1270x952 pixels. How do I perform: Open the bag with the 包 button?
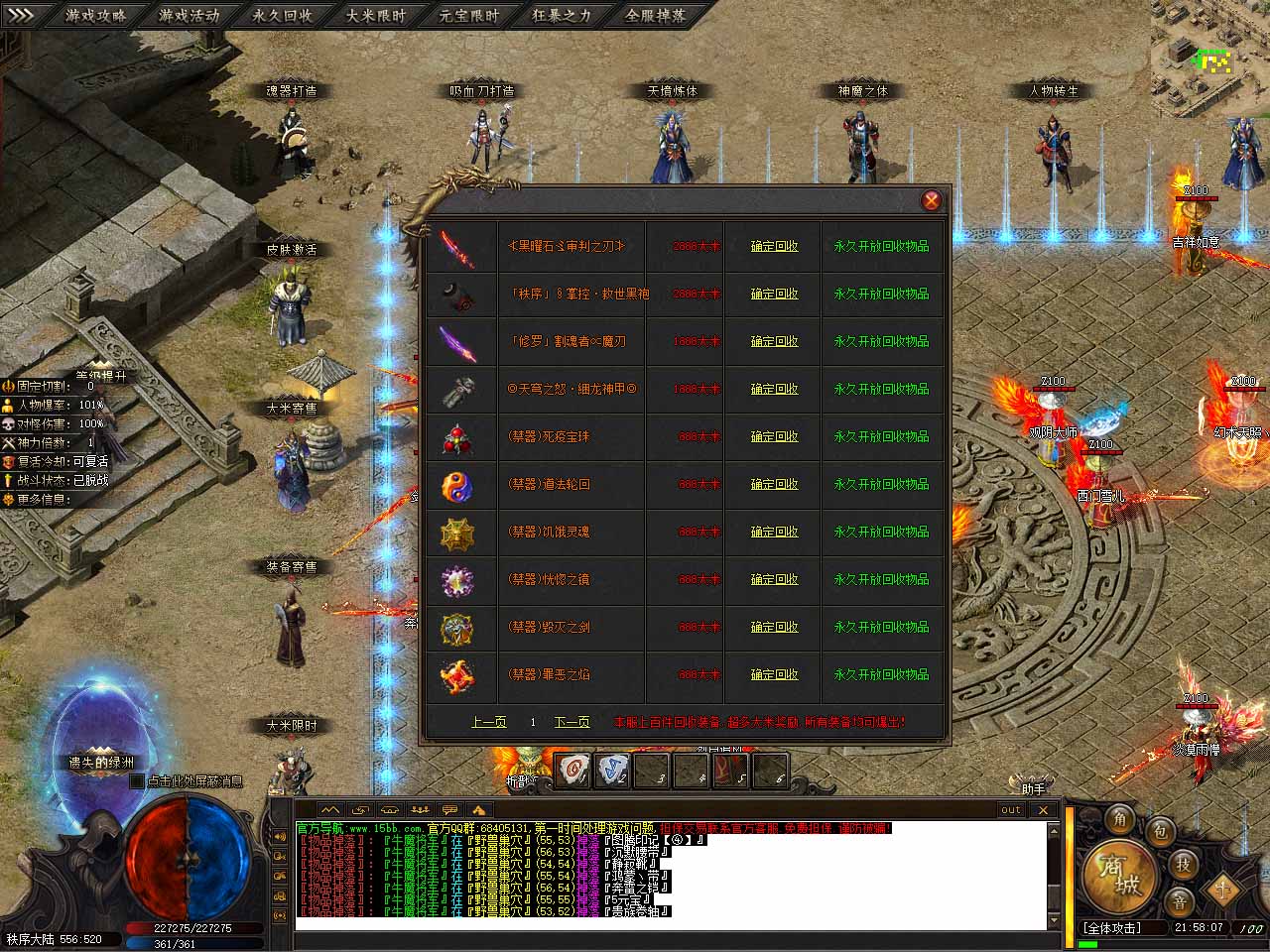[1162, 831]
